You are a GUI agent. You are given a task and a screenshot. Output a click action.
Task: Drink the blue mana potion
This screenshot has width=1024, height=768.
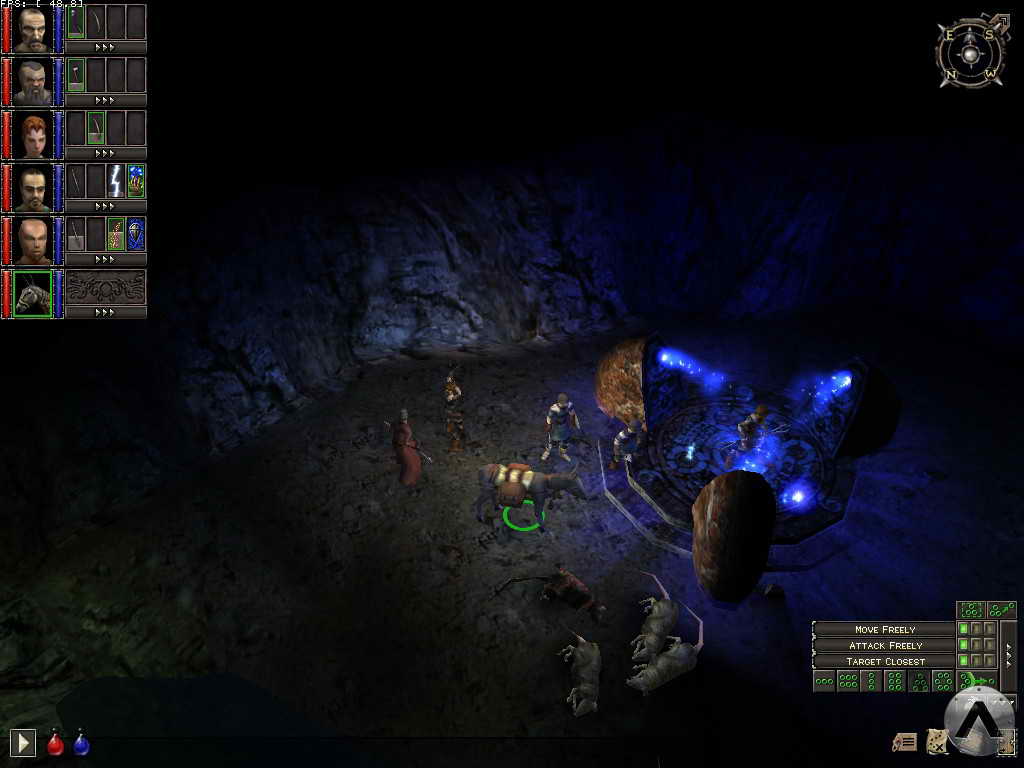pyautogui.click(x=81, y=743)
